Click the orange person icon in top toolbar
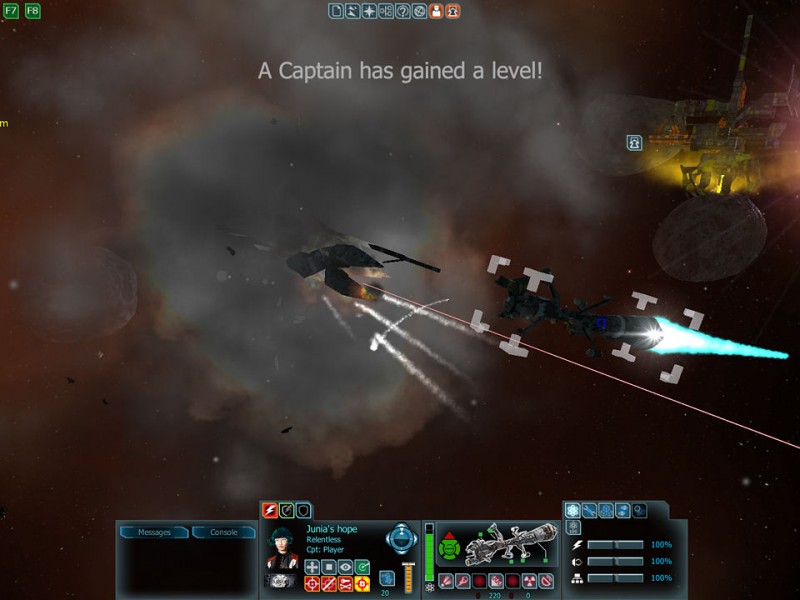 tap(436, 11)
